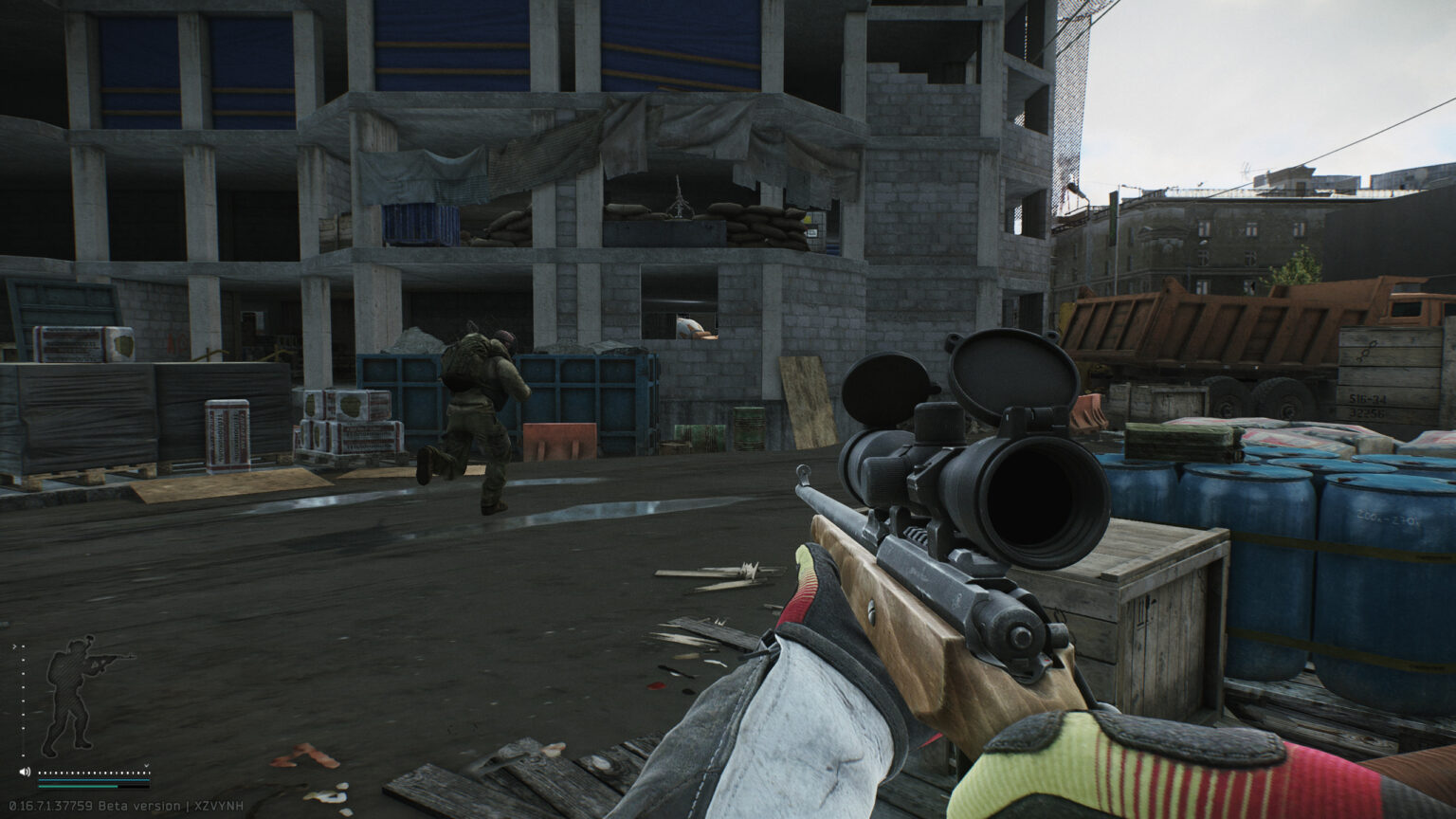Click the arrow on the stance height scale
Image resolution: width=1456 pixels, height=819 pixels.
click(x=14, y=646)
